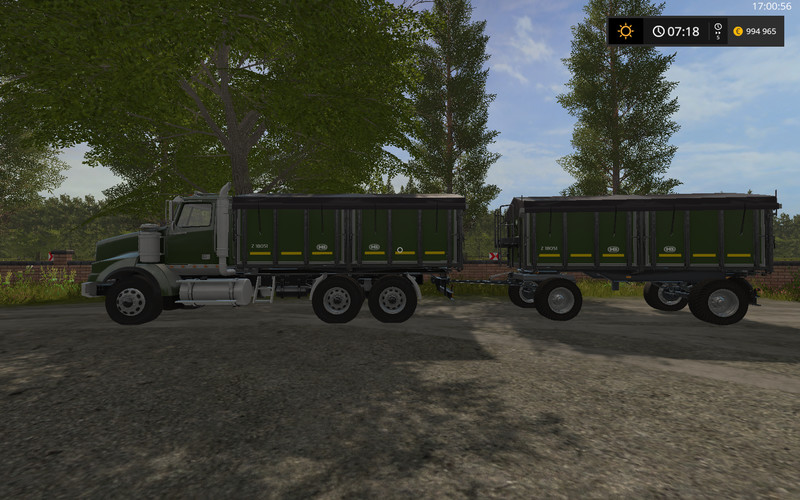Select the time scale speed indicator

coord(717,31)
